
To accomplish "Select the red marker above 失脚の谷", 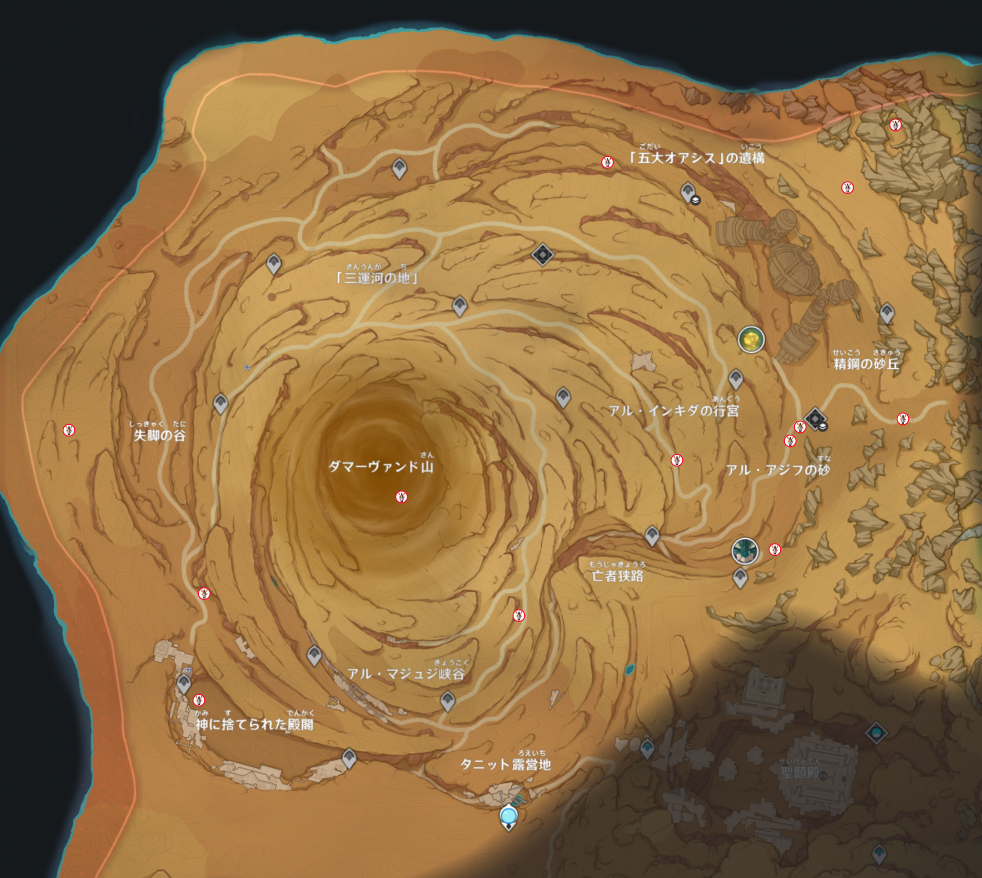I will coord(70,430).
